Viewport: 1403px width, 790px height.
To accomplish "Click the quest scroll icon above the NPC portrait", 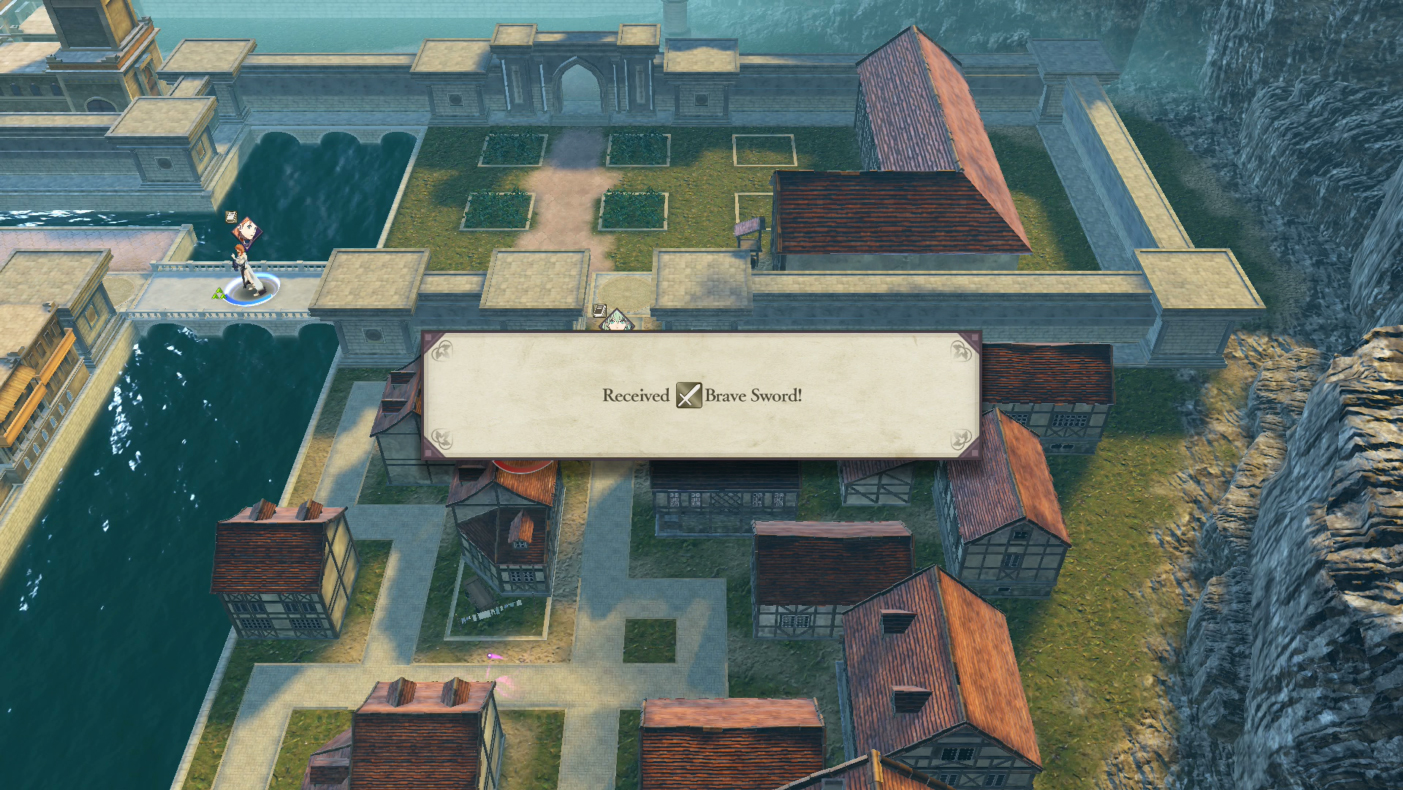I will click(599, 310).
